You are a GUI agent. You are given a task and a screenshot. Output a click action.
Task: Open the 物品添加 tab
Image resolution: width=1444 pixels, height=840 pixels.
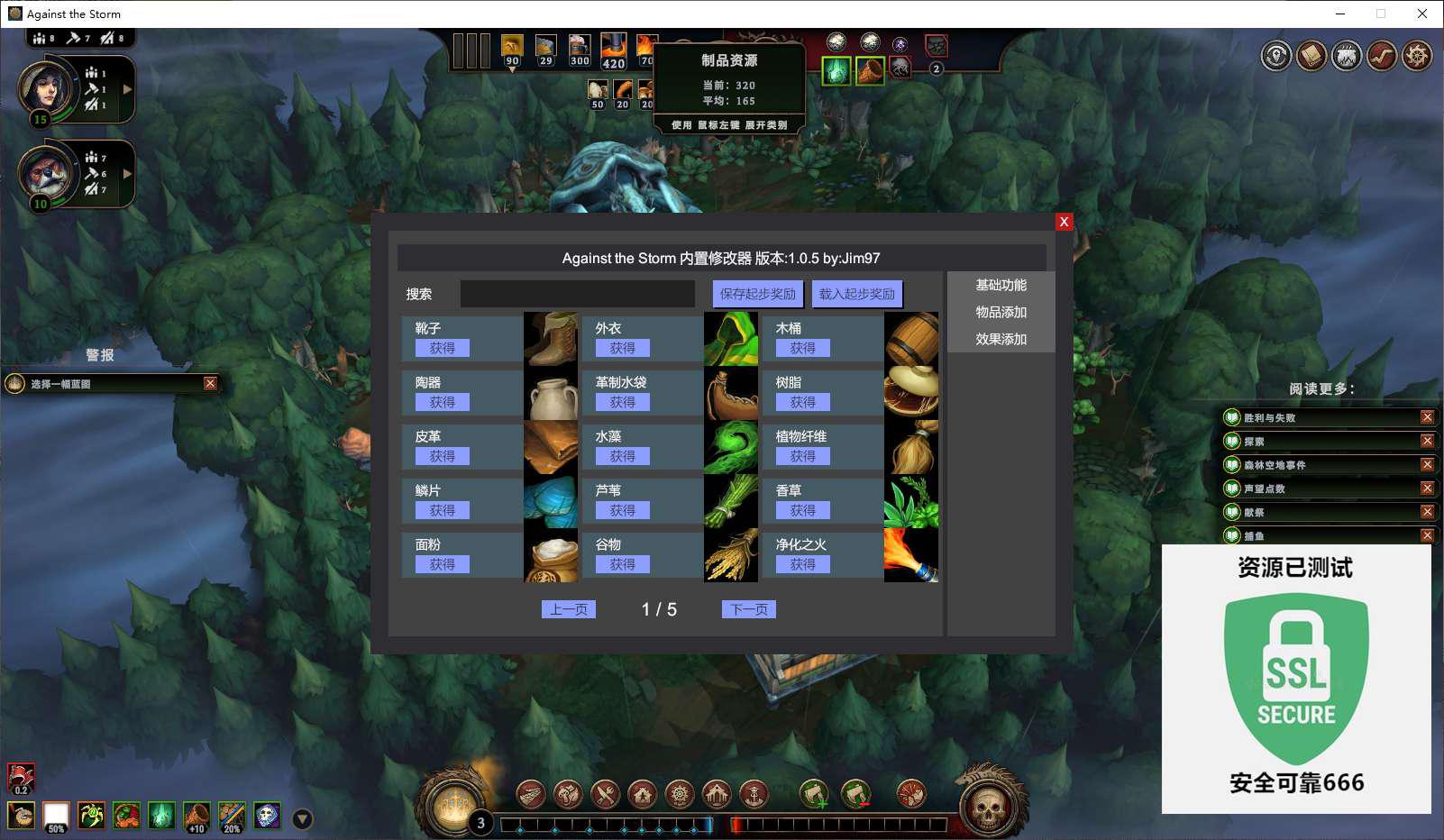[x=1001, y=312]
